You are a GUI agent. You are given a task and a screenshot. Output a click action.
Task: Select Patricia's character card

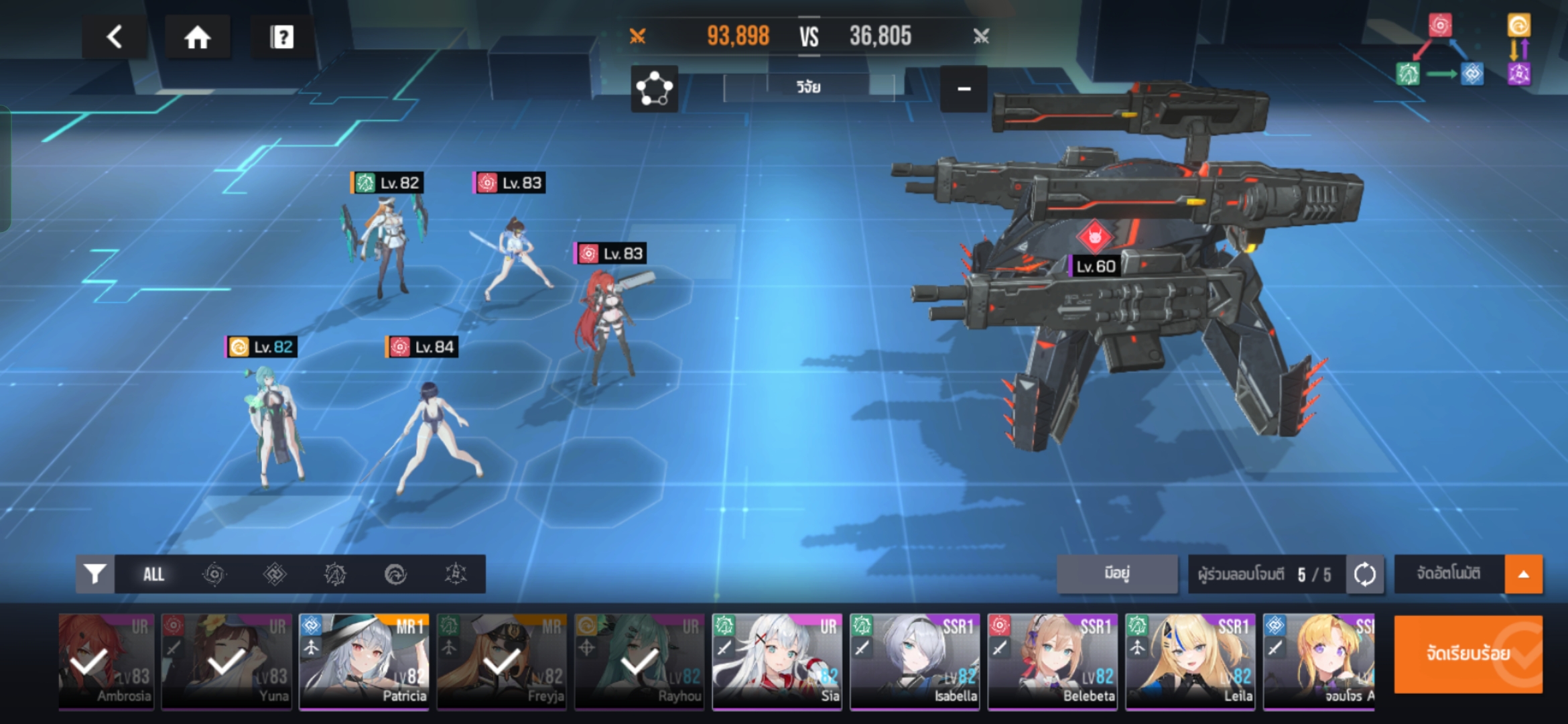(x=364, y=660)
